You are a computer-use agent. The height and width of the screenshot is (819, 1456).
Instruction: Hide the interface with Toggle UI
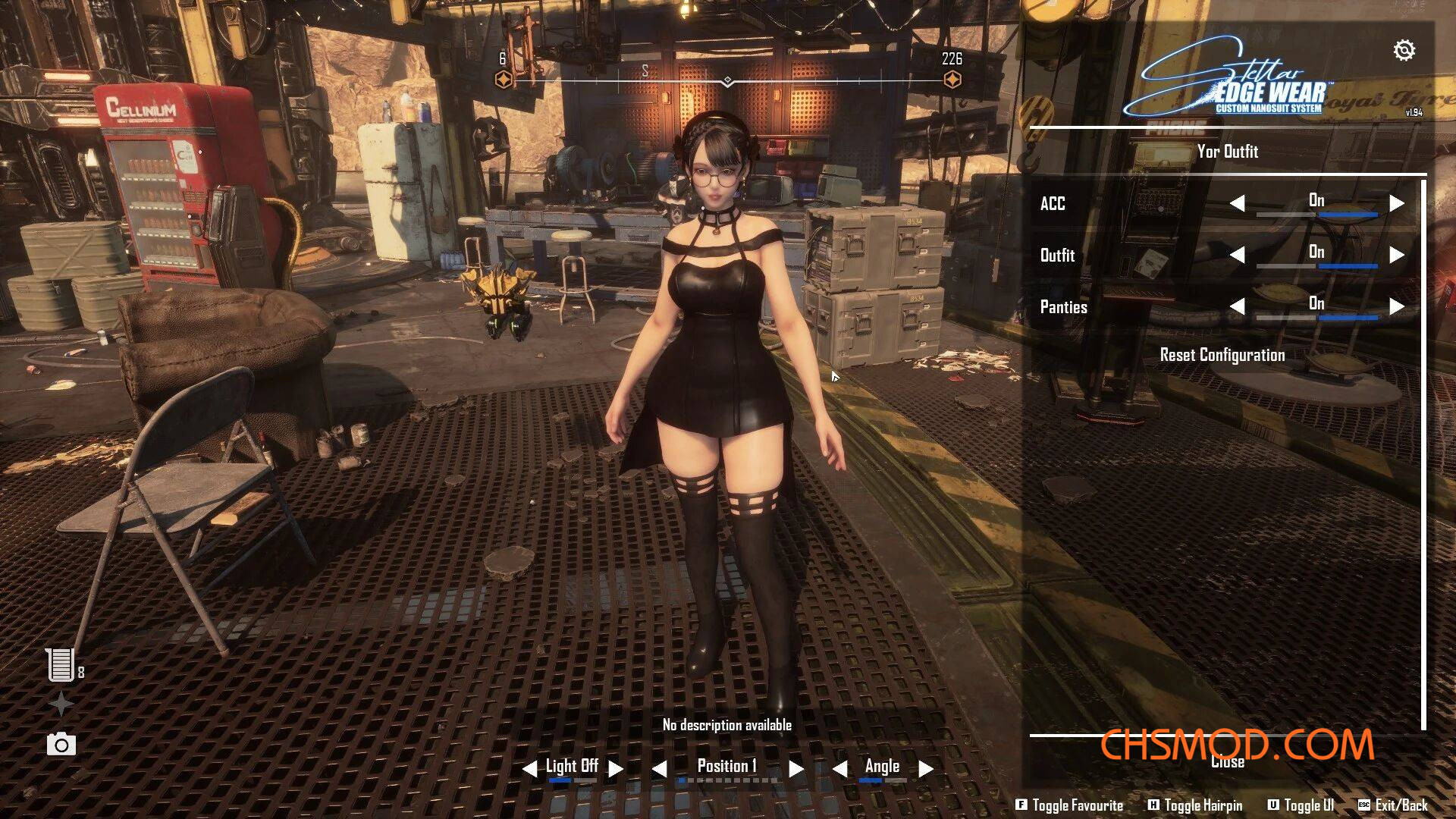click(x=1301, y=805)
